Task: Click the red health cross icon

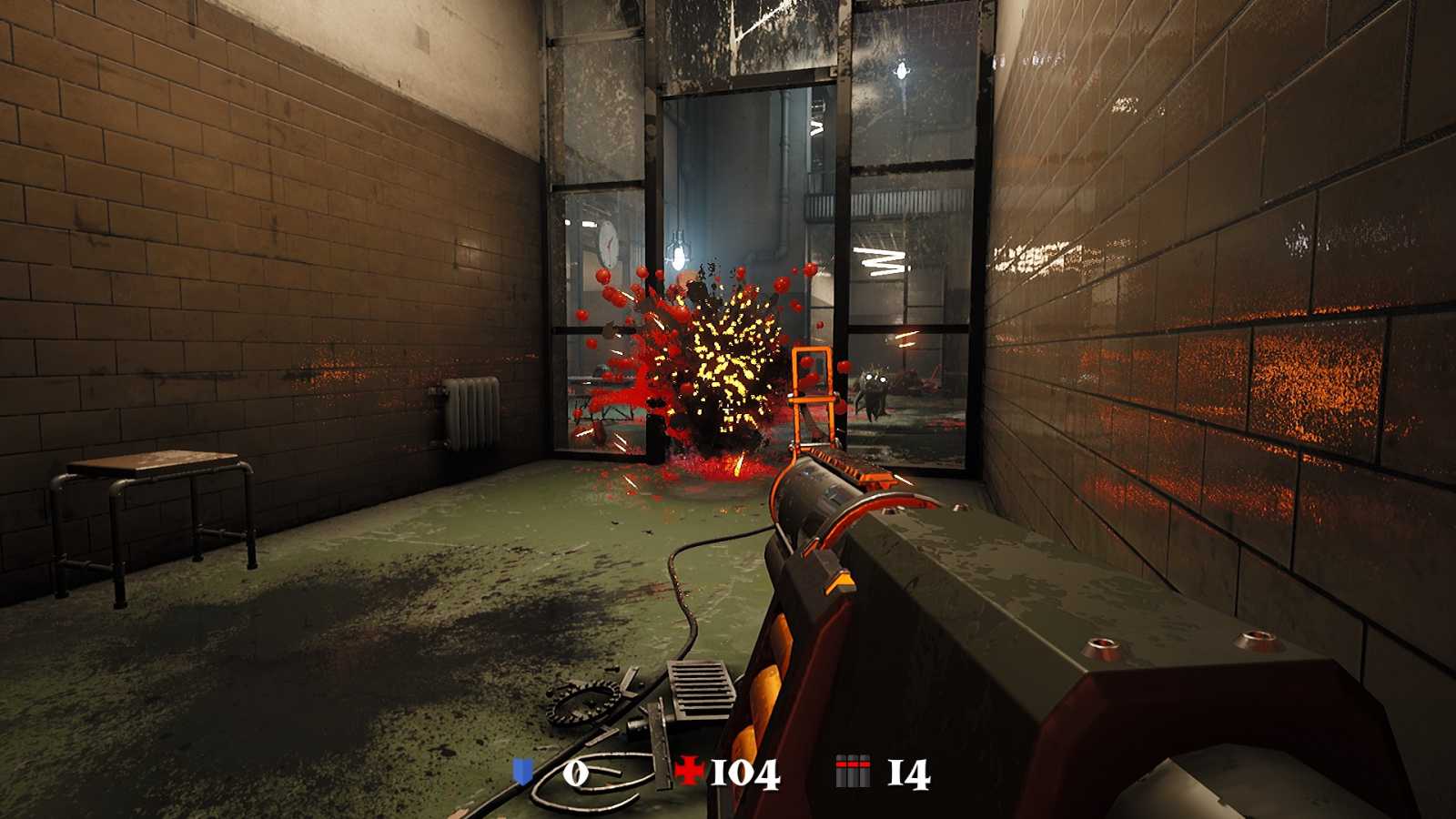Action: [689, 772]
